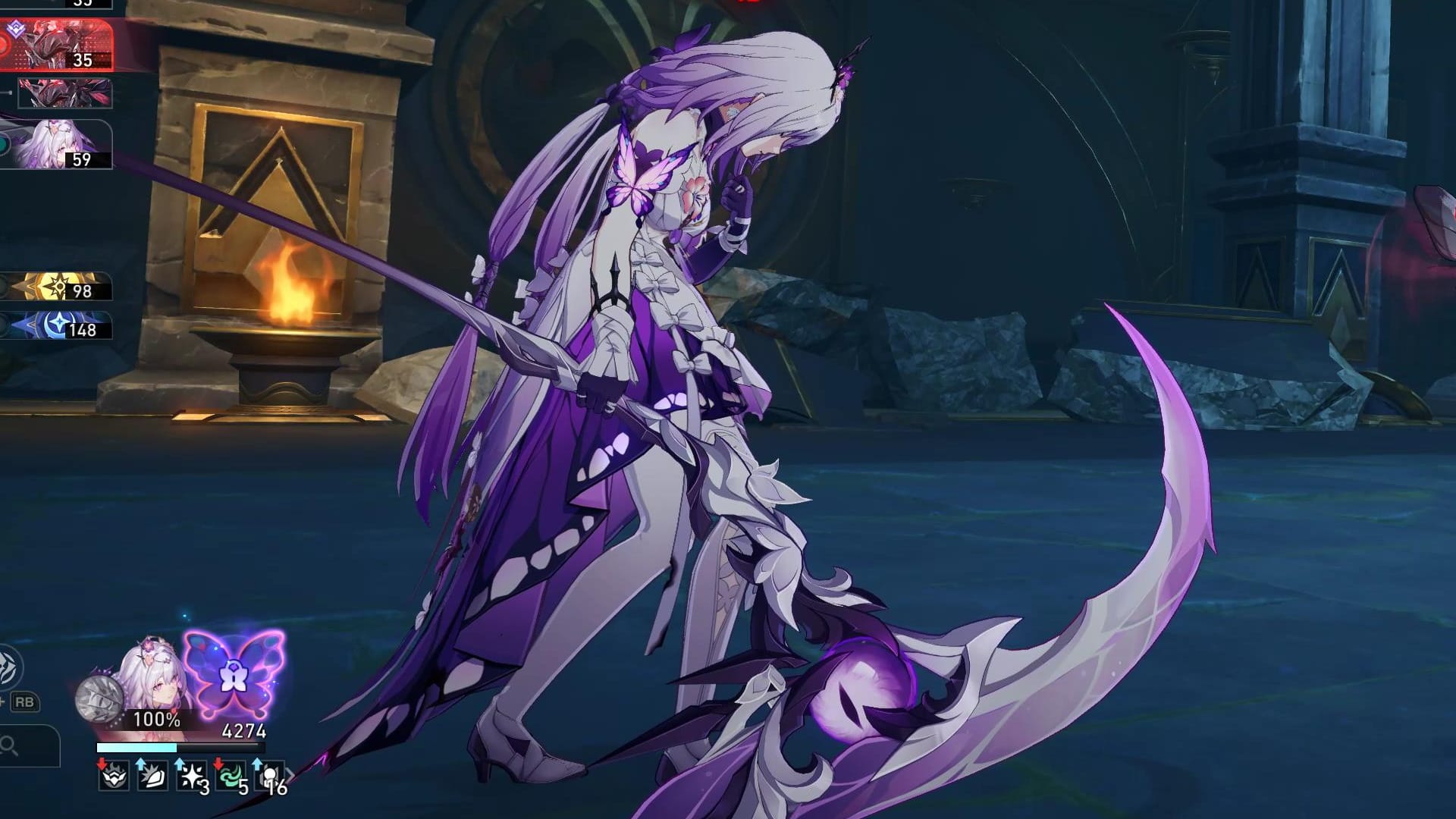Inspect the sparkle buff icon with 3 stacks
The width and height of the screenshot is (1456, 819).
click(x=192, y=776)
